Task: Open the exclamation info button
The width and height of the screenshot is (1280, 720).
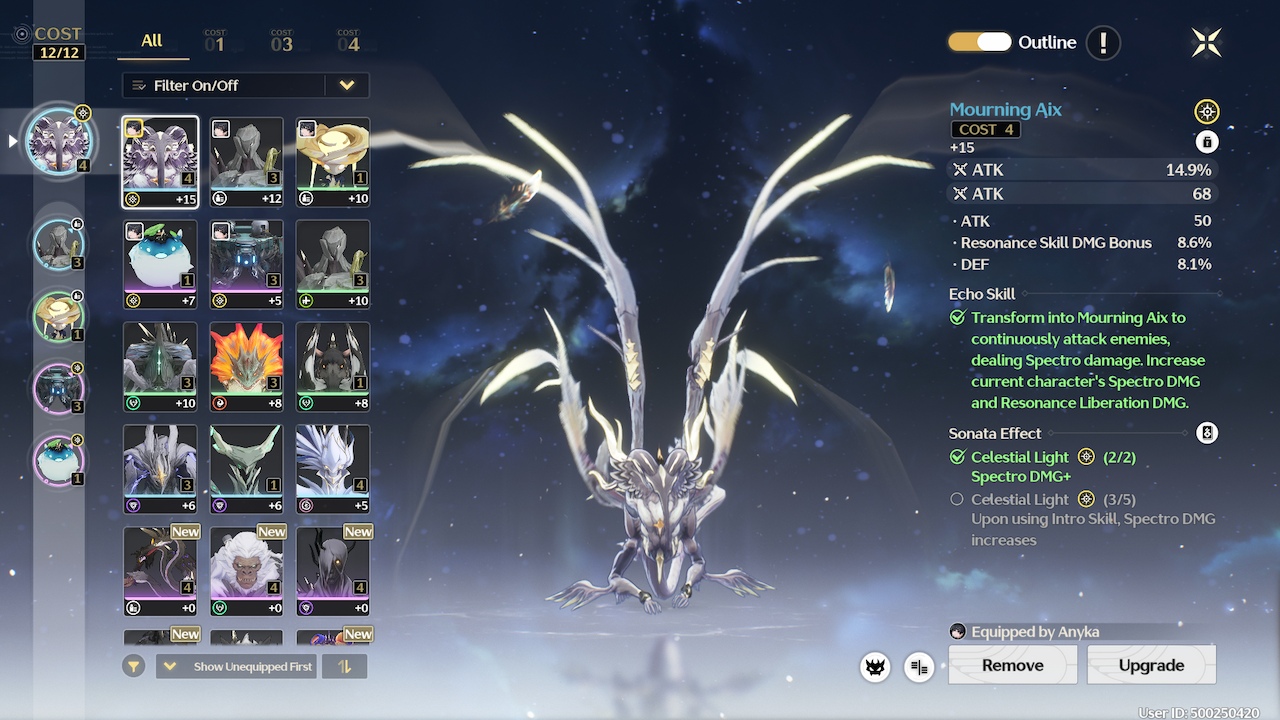Action: [x=1103, y=43]
